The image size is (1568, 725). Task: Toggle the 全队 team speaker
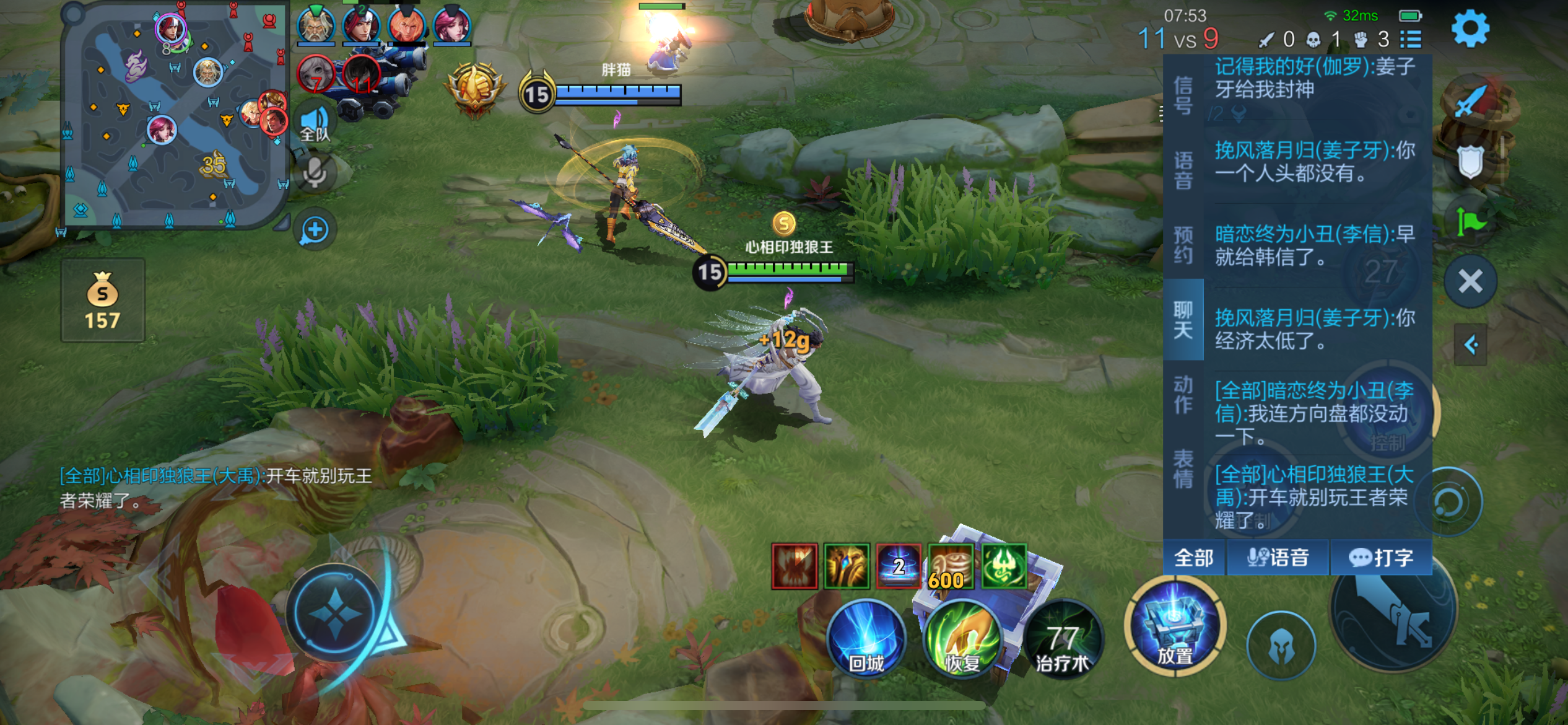(315, 122)
